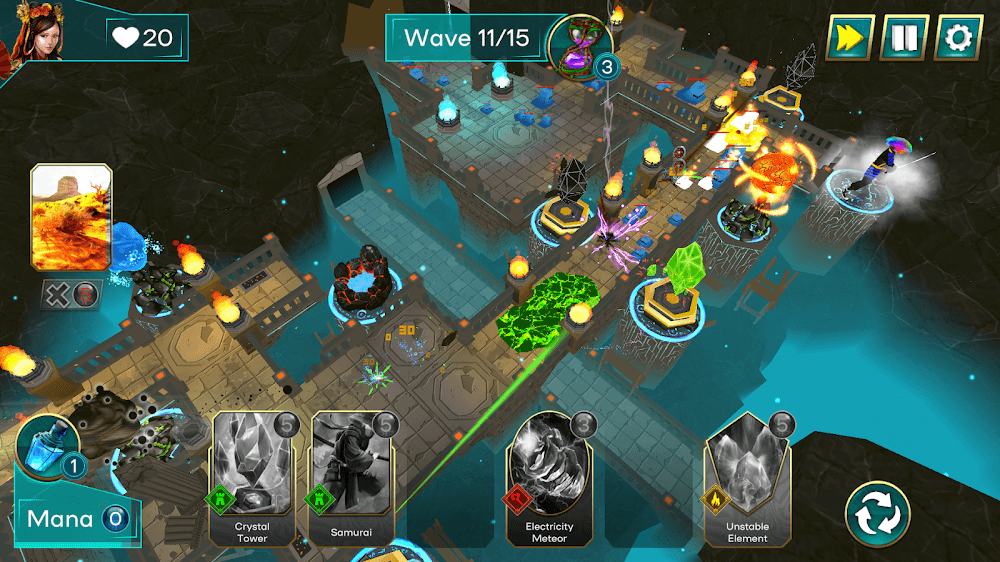Open the settings gear menu

pyautogui.click(x=958, y=38)
